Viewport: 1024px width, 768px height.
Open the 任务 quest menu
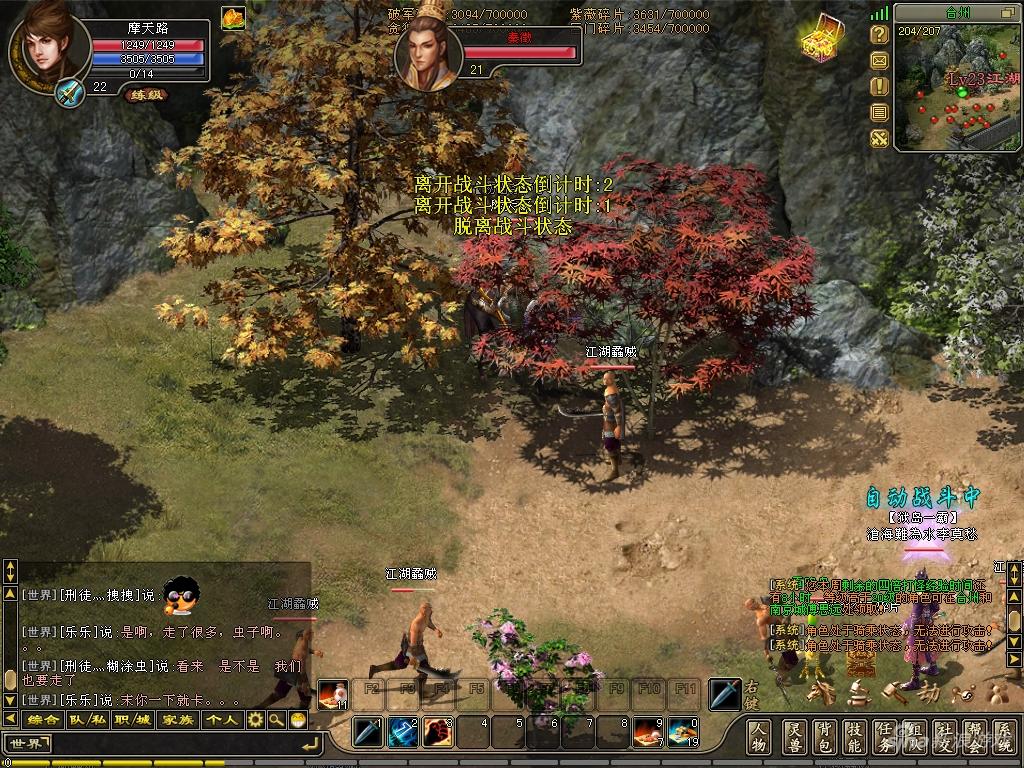pyautogui.click(x=886, y=736)
